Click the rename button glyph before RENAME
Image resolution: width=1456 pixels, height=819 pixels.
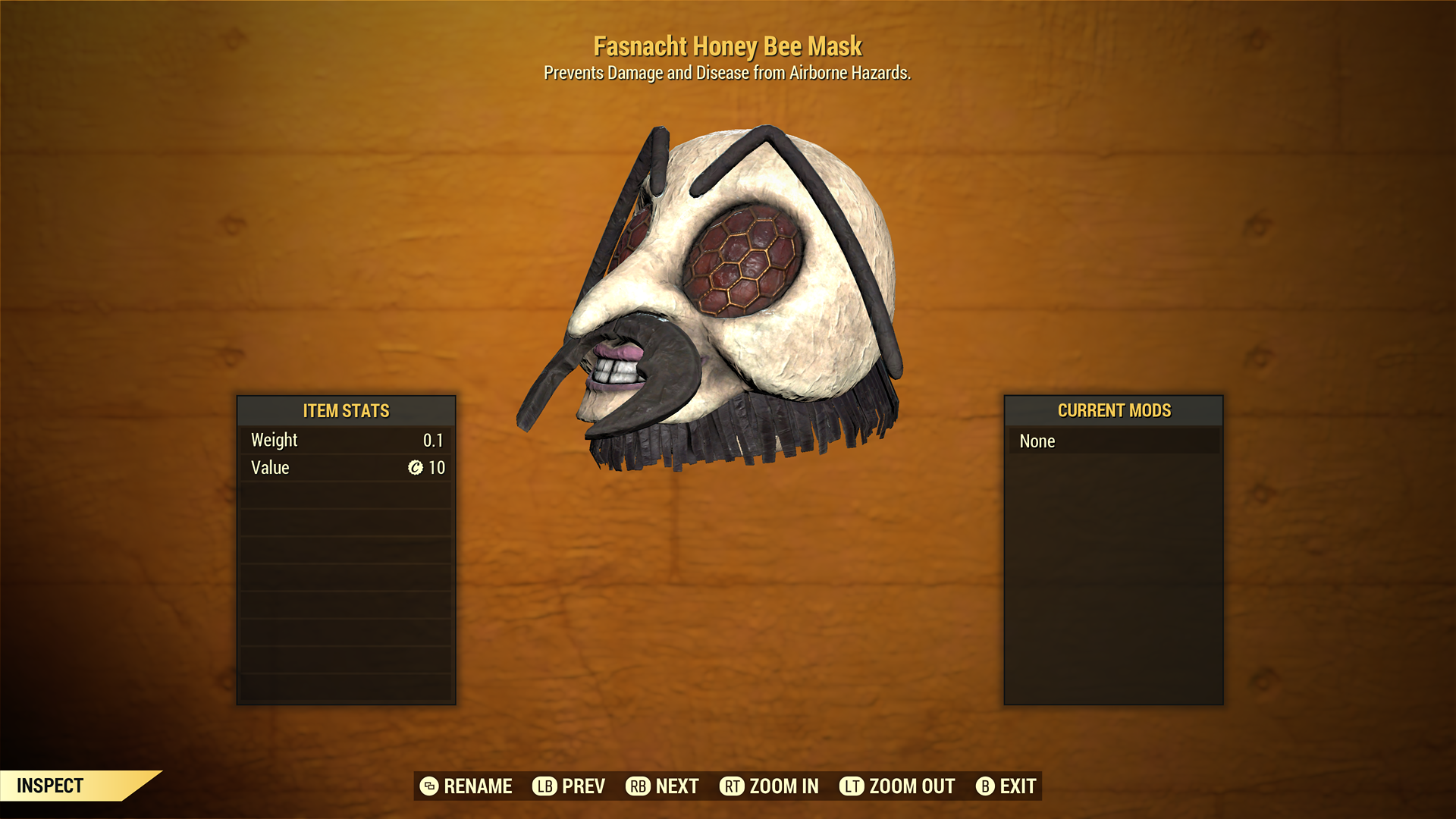(429, 786)
